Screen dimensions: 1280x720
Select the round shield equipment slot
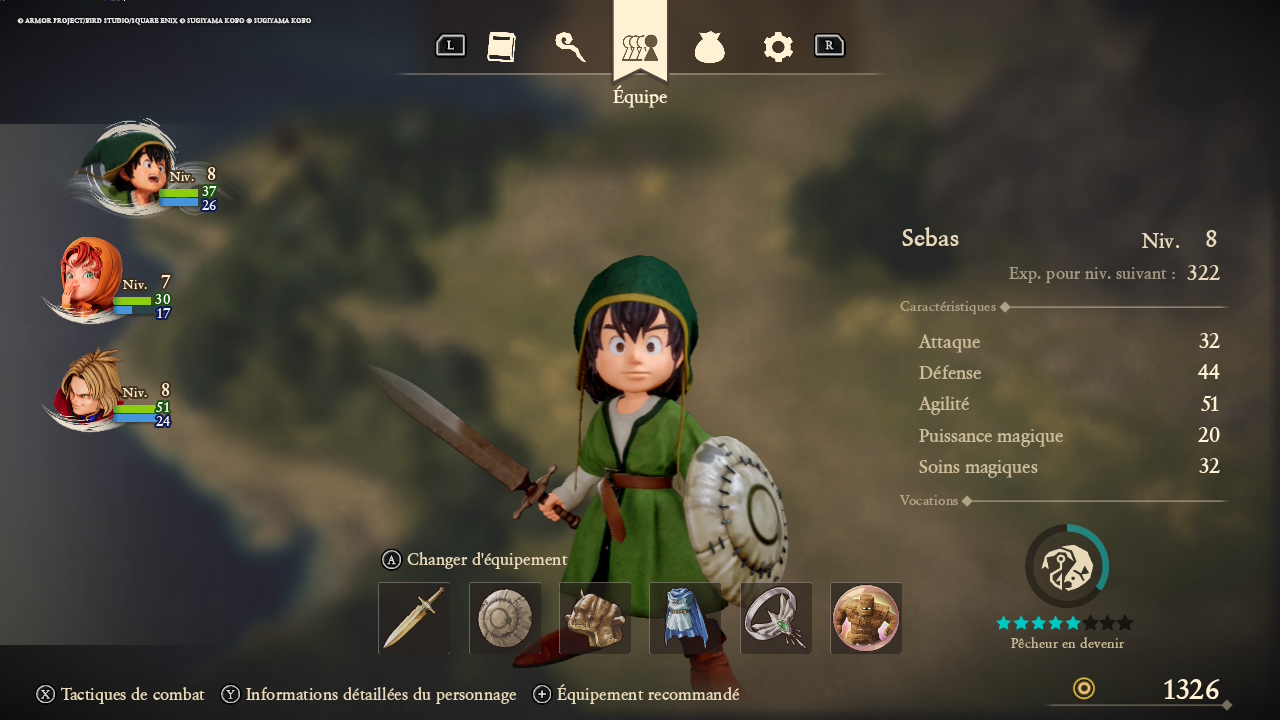(505, 618)
